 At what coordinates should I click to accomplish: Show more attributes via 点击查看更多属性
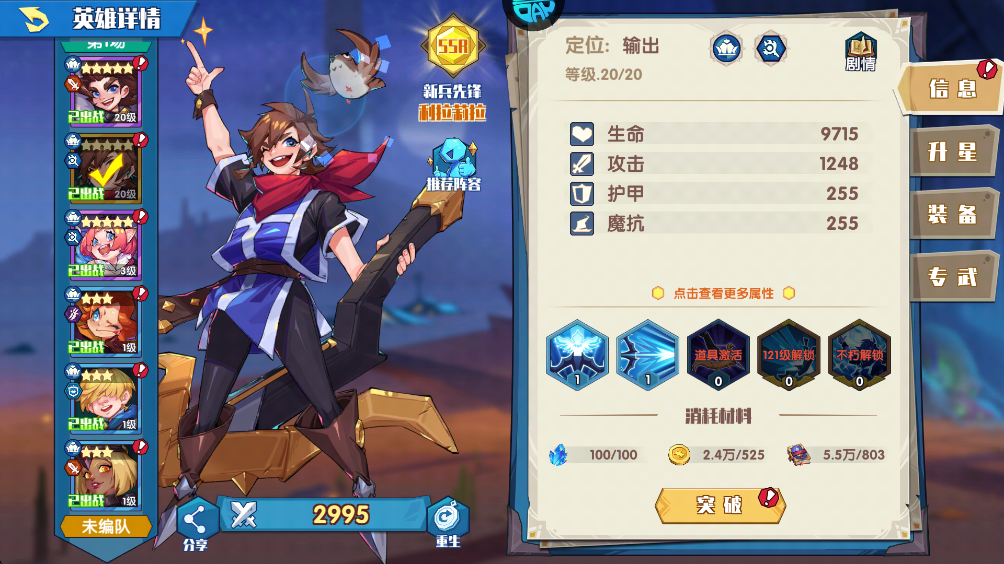point(723,293)
